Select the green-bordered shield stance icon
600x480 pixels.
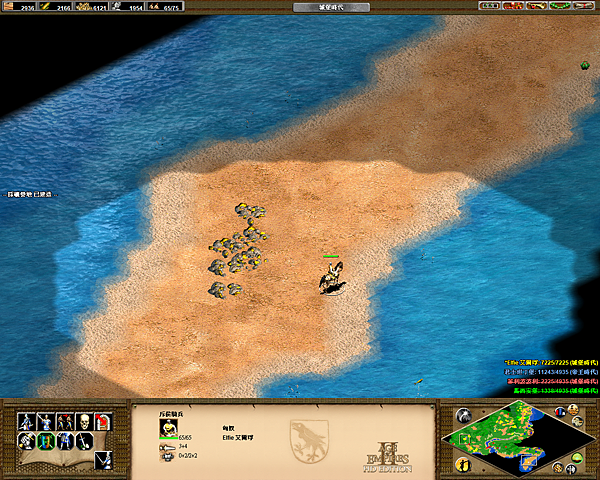[47, 440]
